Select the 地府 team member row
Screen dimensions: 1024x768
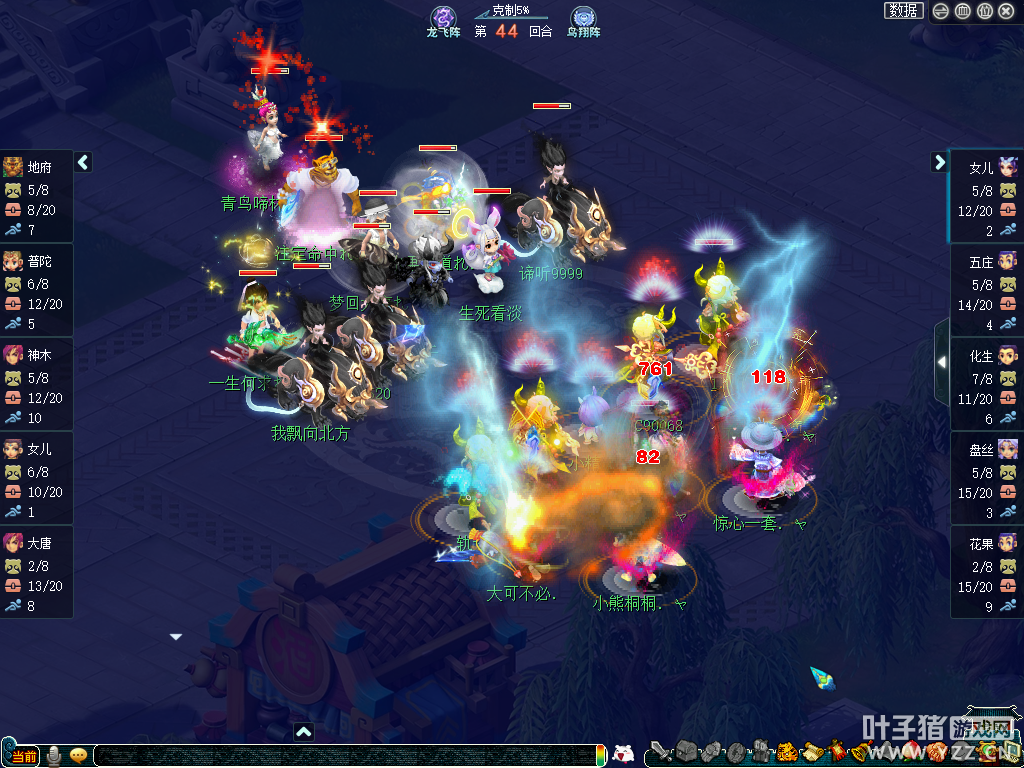[x=38, y=197]
